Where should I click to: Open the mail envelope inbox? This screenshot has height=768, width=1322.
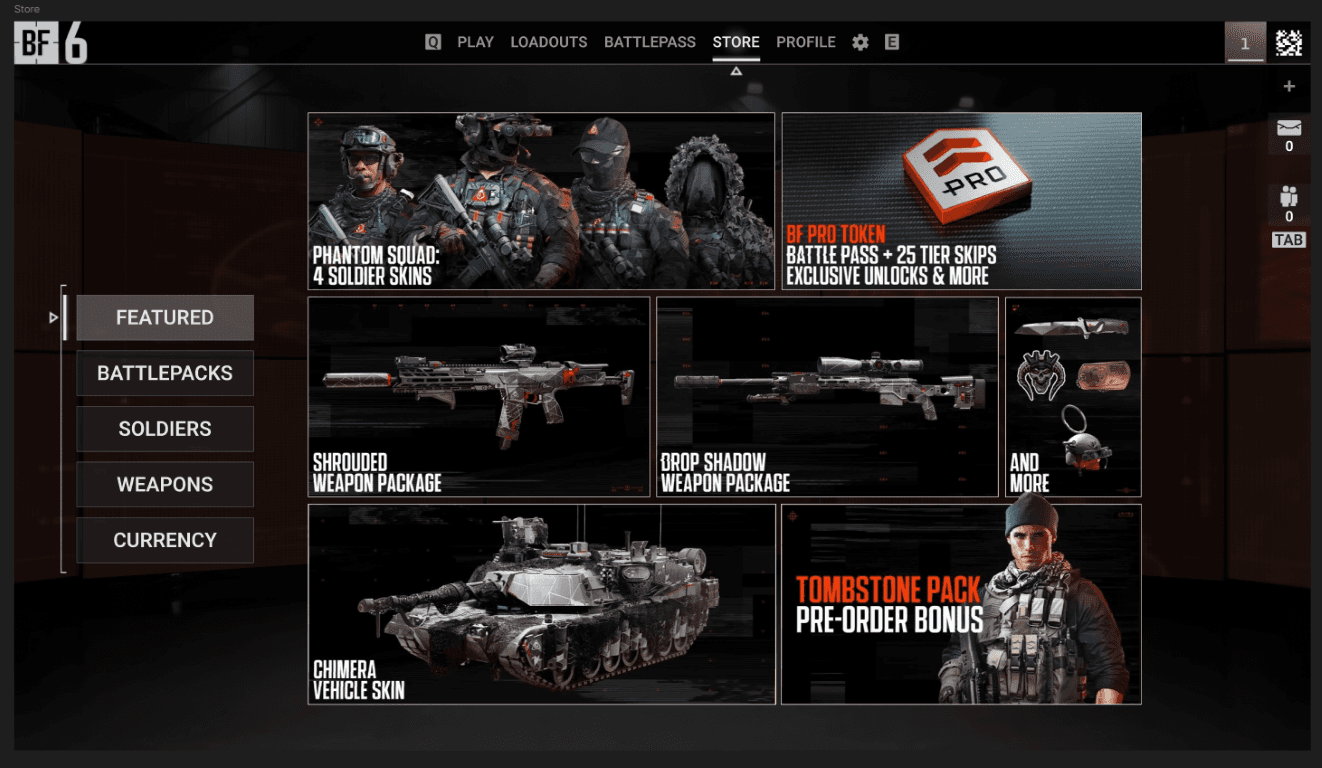tap(1289, 128)
